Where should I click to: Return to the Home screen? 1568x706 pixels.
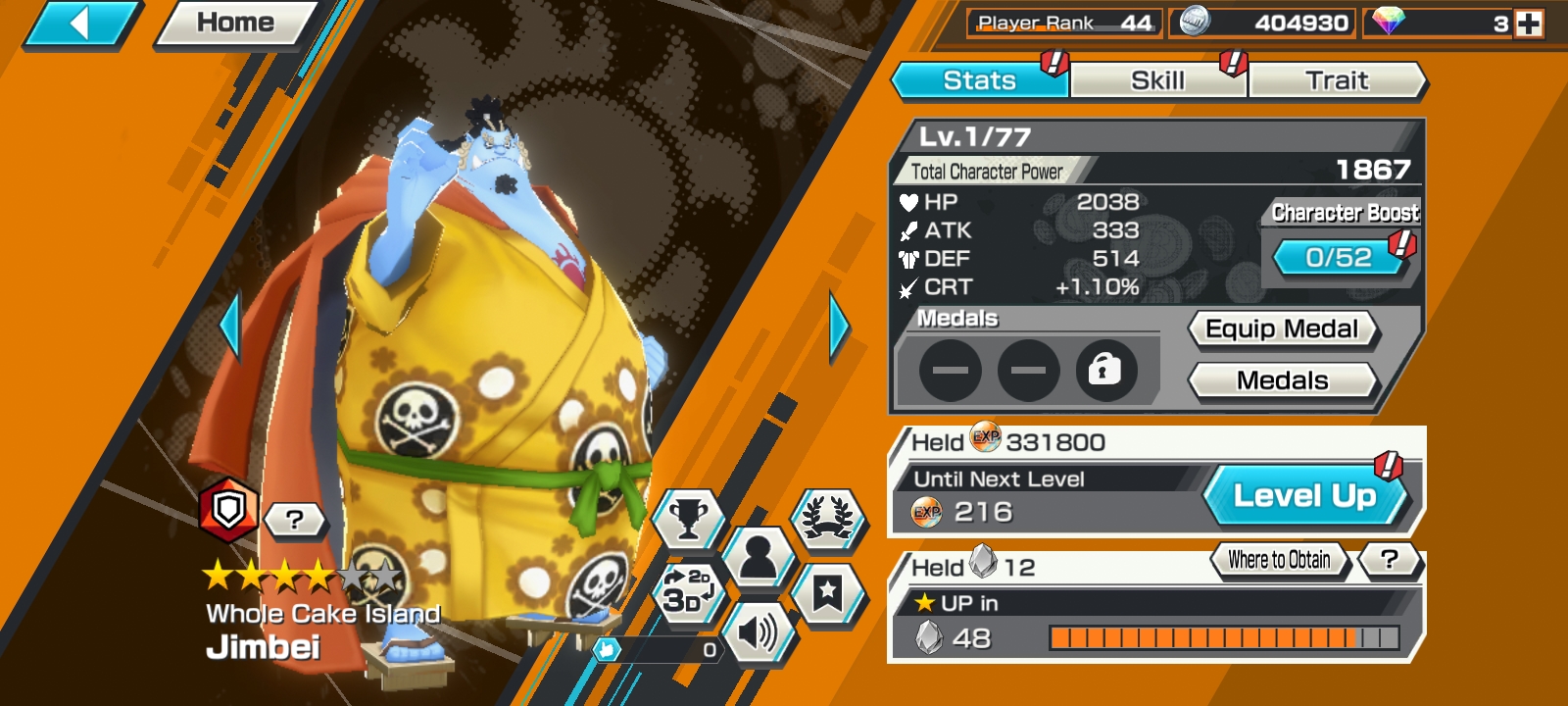pos(235,24)
